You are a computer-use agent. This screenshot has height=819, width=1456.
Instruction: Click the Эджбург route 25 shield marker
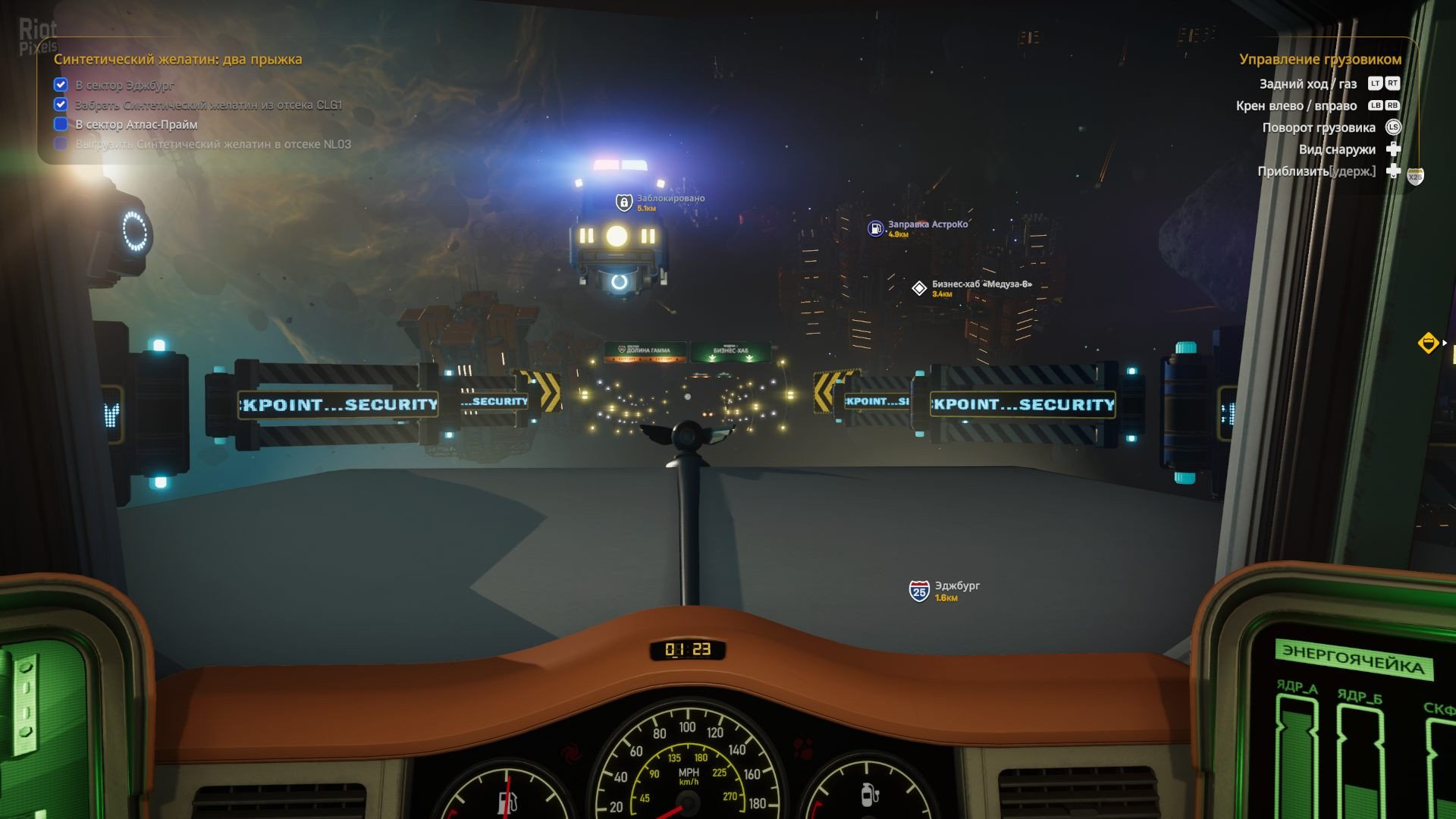coord(919,591)
